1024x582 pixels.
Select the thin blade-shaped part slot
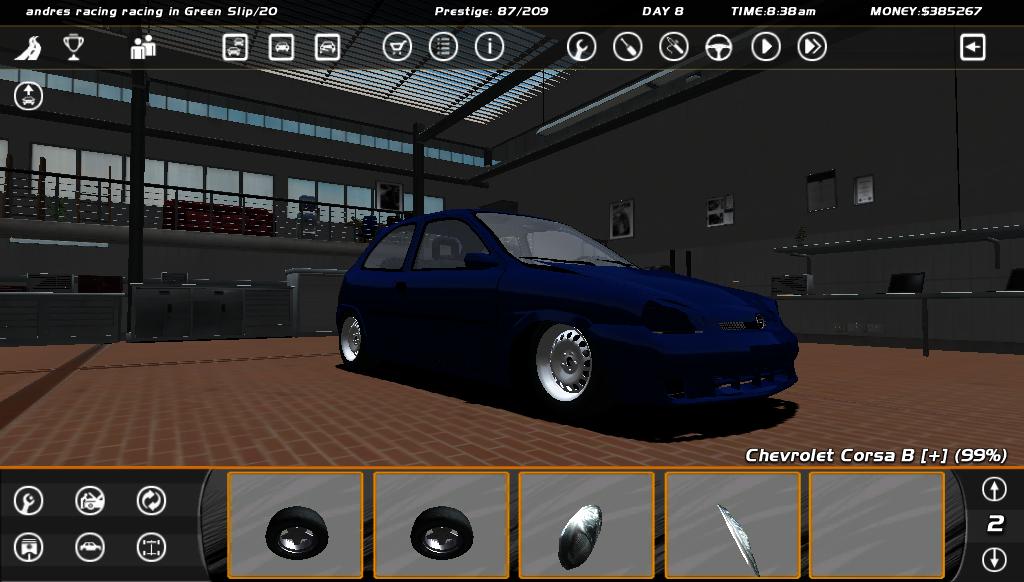point(732,525)
